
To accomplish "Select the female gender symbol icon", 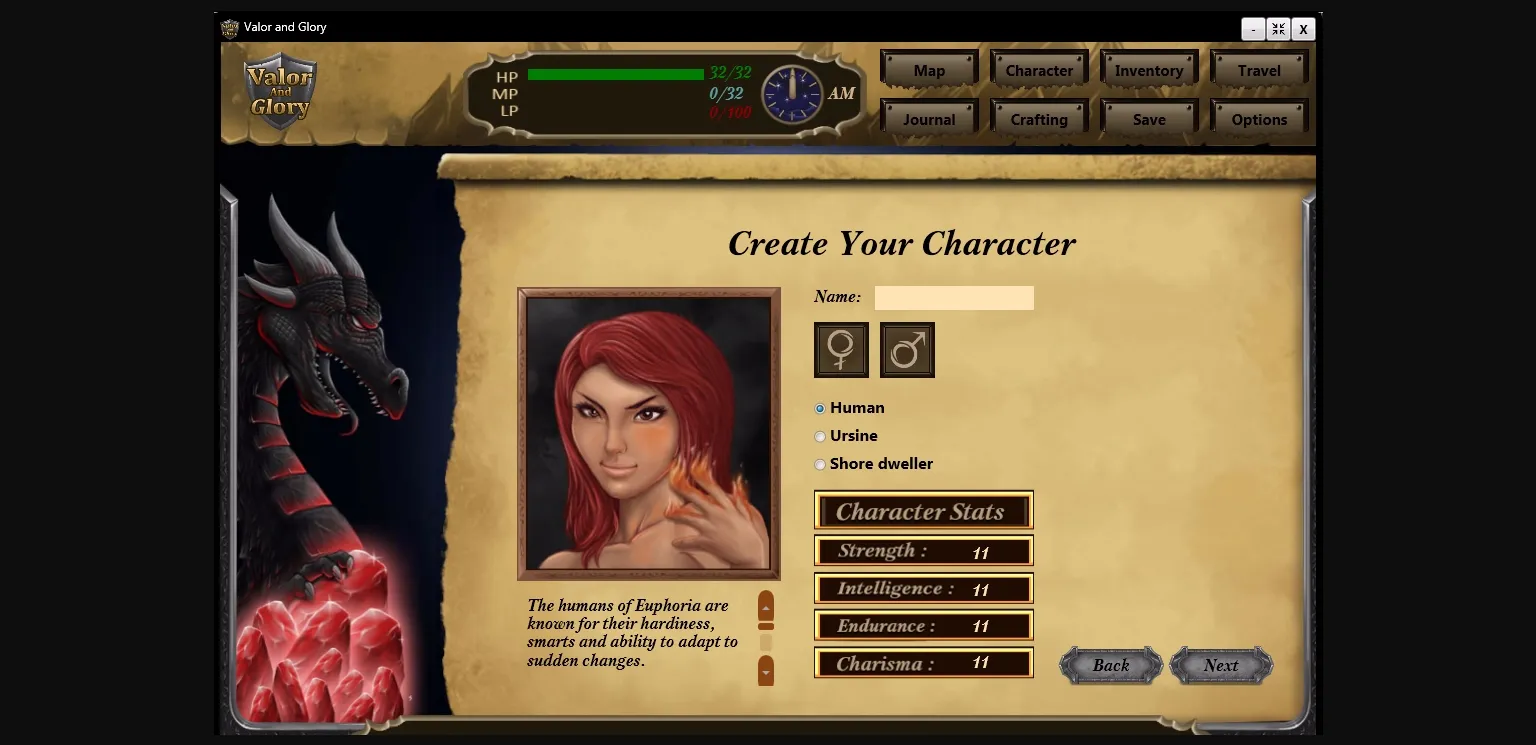I will point(840,349).
